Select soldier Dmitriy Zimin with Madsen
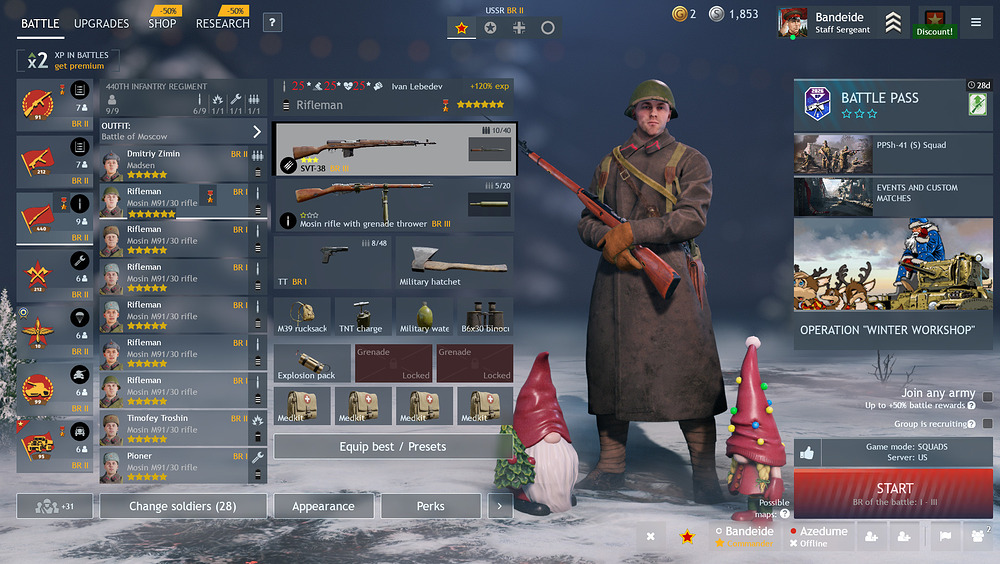Screen dimensions: 1000x564 [175, 163]
